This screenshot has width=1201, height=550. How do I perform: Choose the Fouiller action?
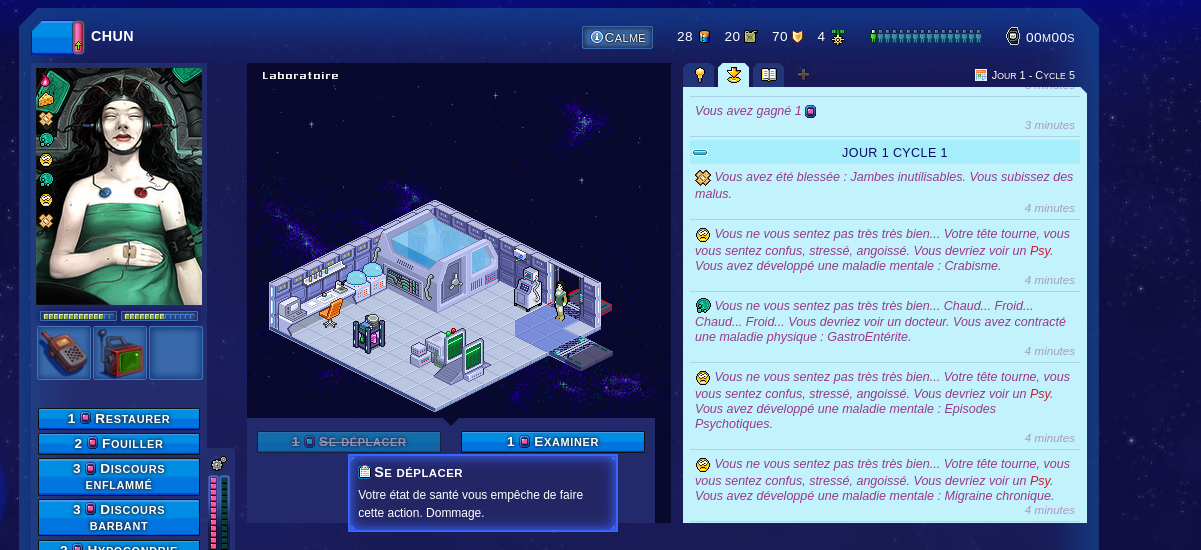[x=119, y=444]
